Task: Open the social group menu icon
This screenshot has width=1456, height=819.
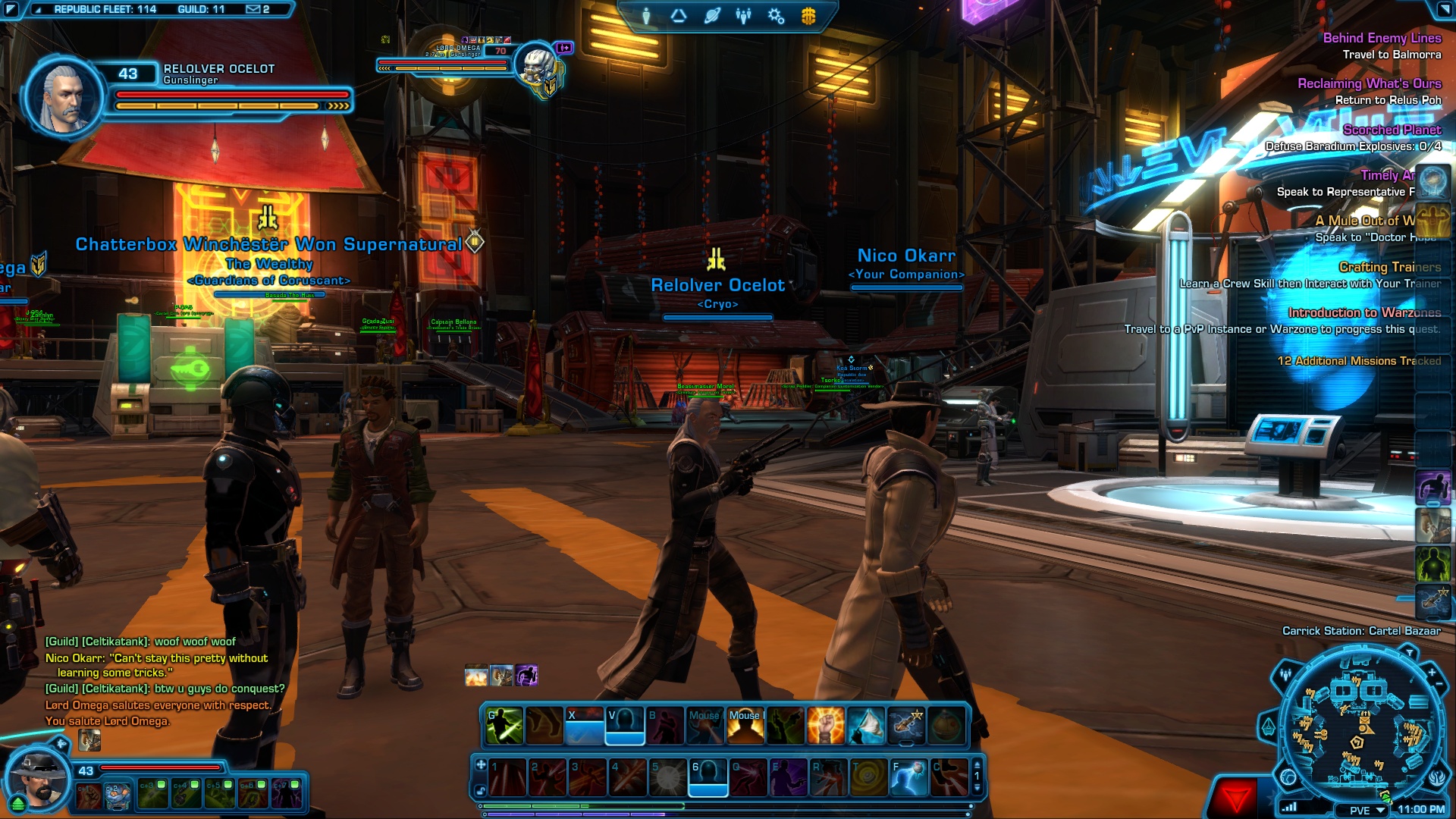Action: coord(743,16)
